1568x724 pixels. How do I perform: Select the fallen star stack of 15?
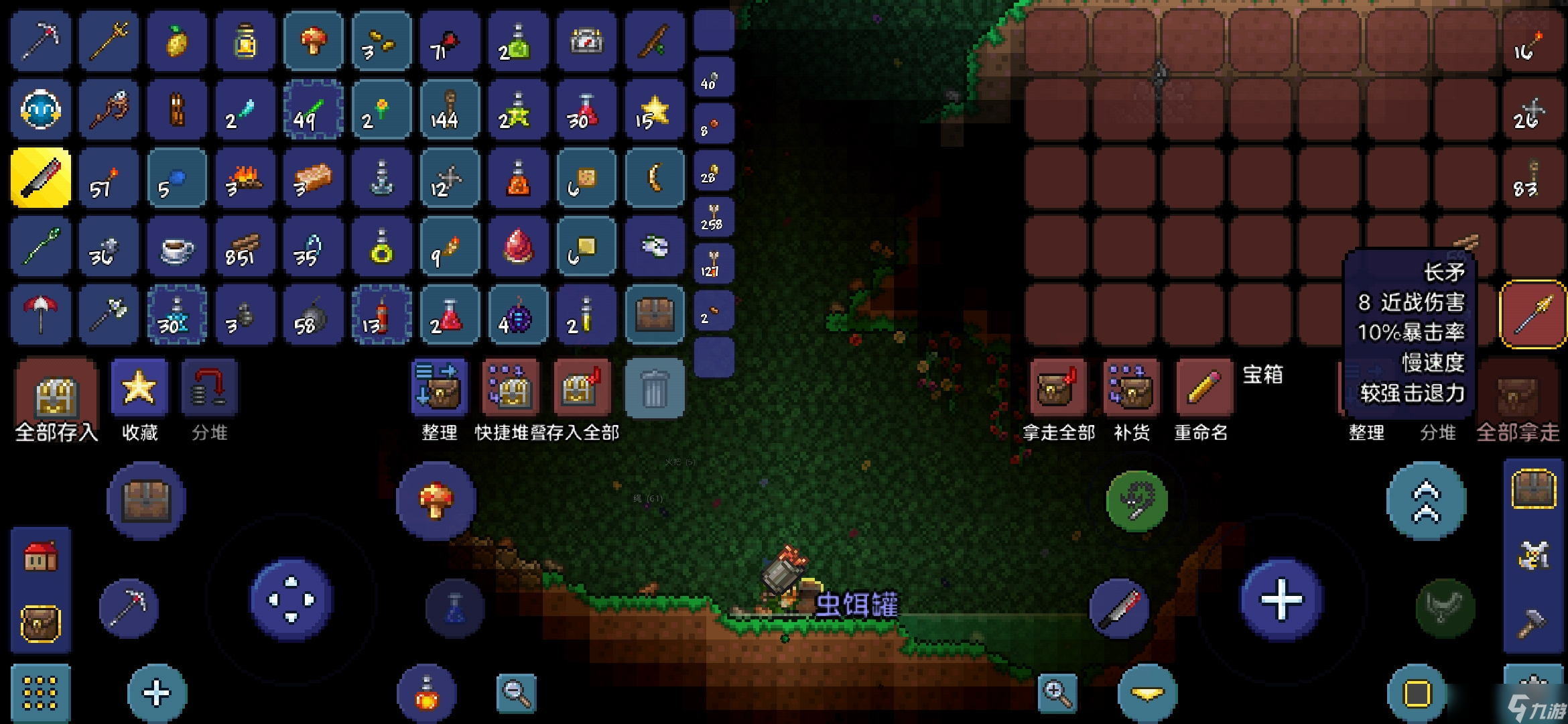[654, 110]
